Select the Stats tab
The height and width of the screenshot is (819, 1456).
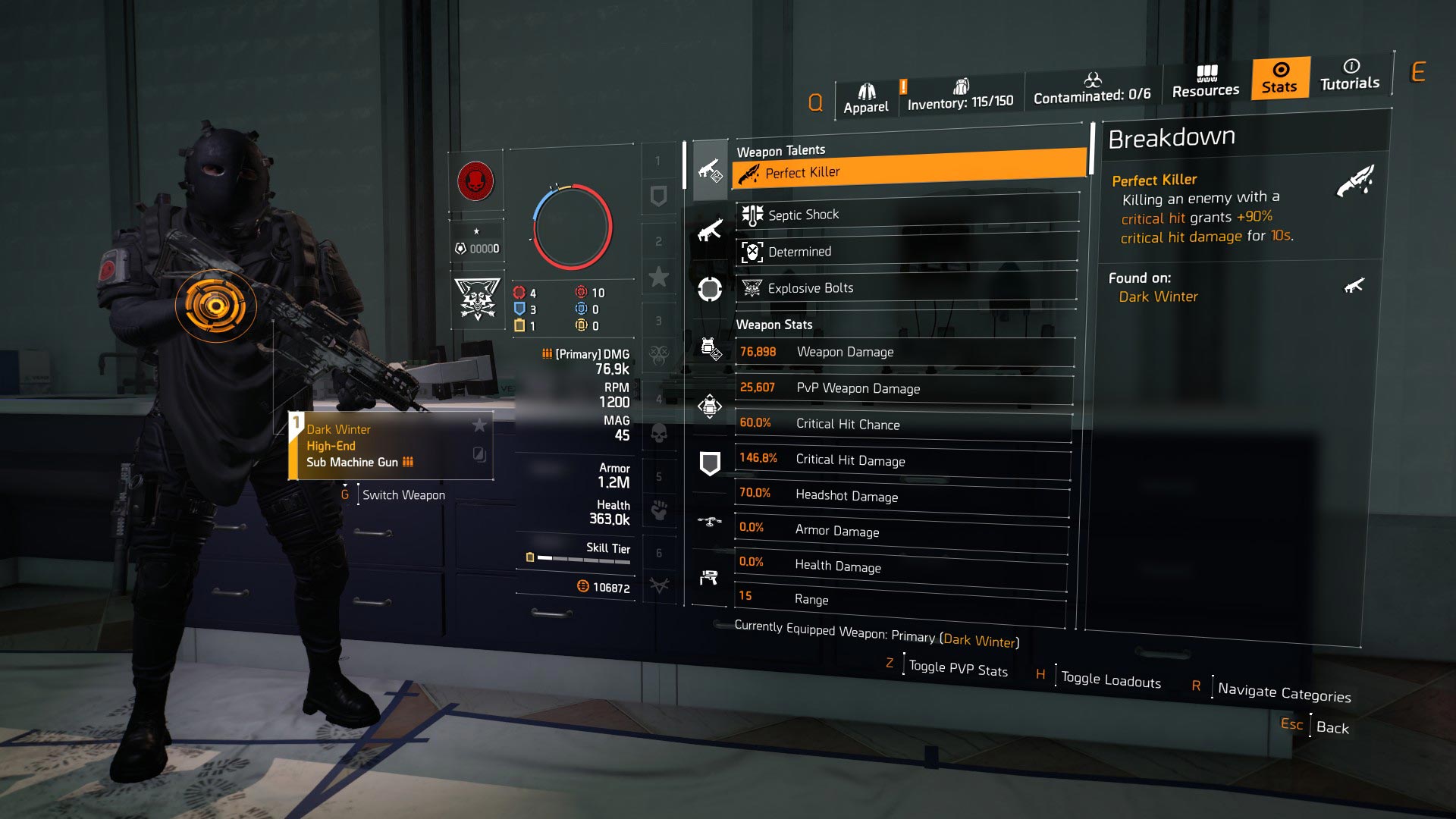1279,78
